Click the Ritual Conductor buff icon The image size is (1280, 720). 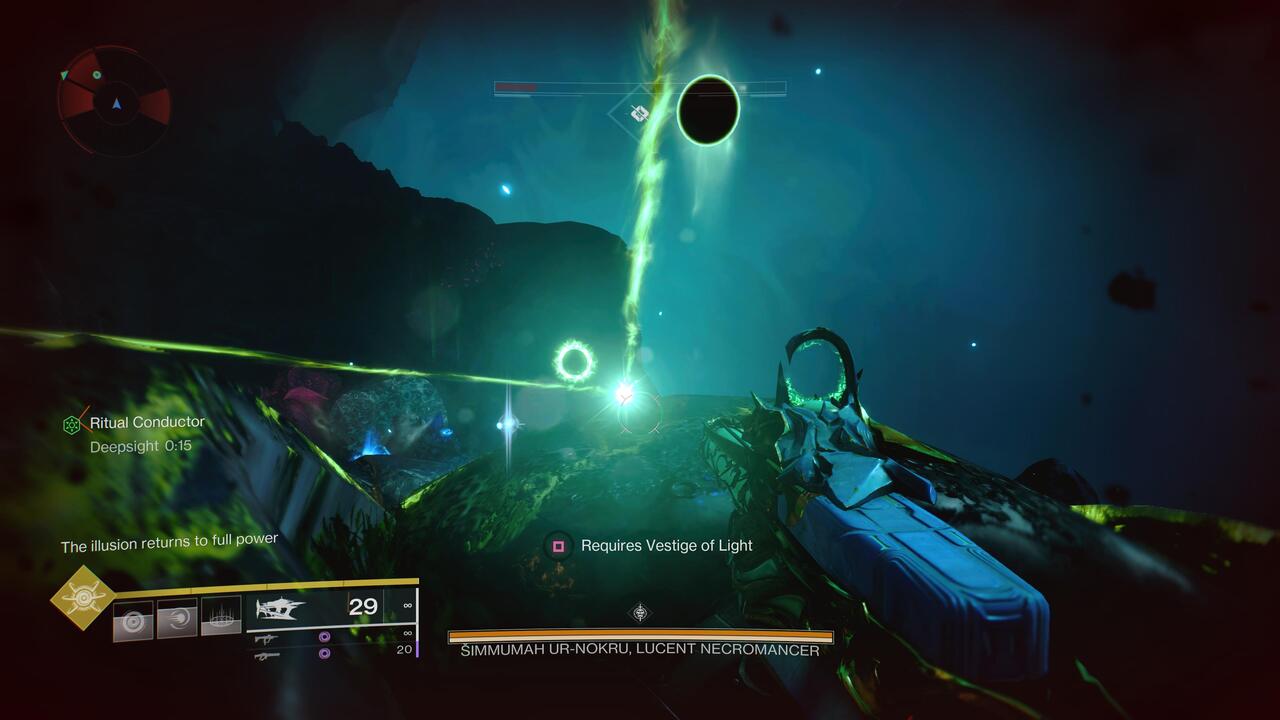point(73,424)
